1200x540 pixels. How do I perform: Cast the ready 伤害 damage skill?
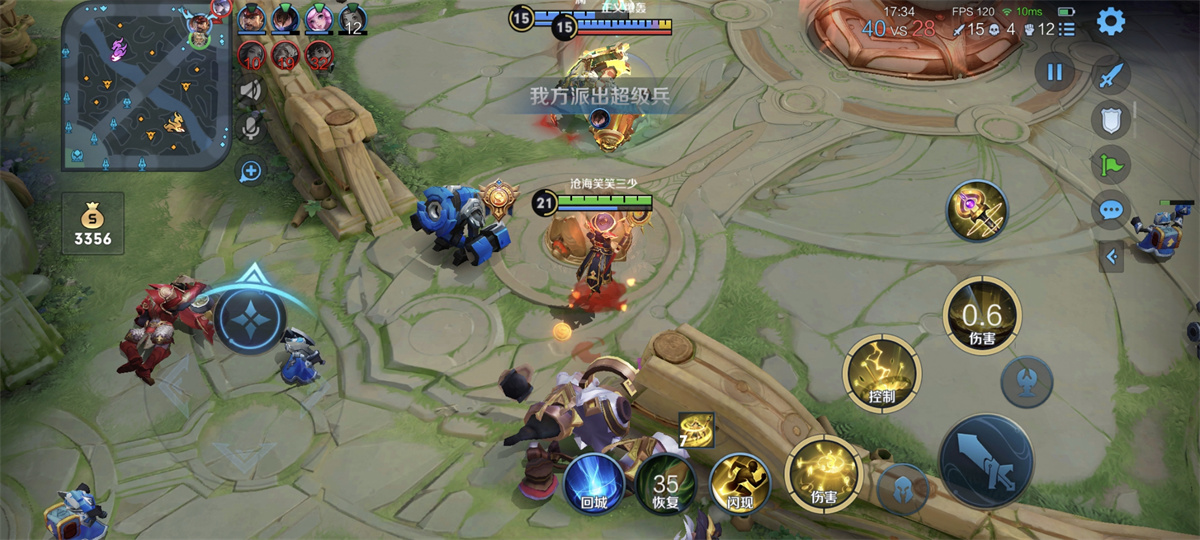823,473
